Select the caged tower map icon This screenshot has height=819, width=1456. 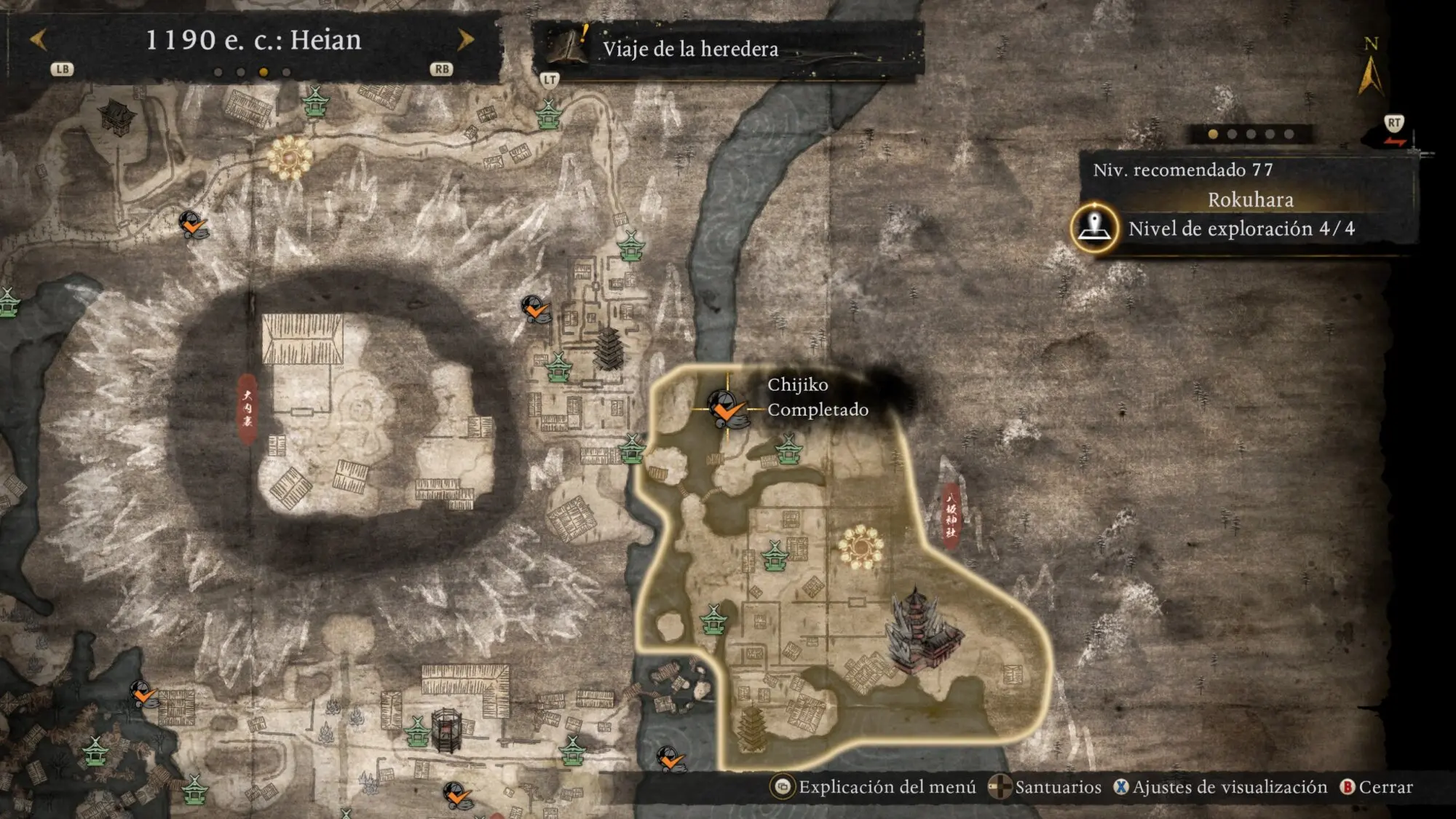pos(446,730)
